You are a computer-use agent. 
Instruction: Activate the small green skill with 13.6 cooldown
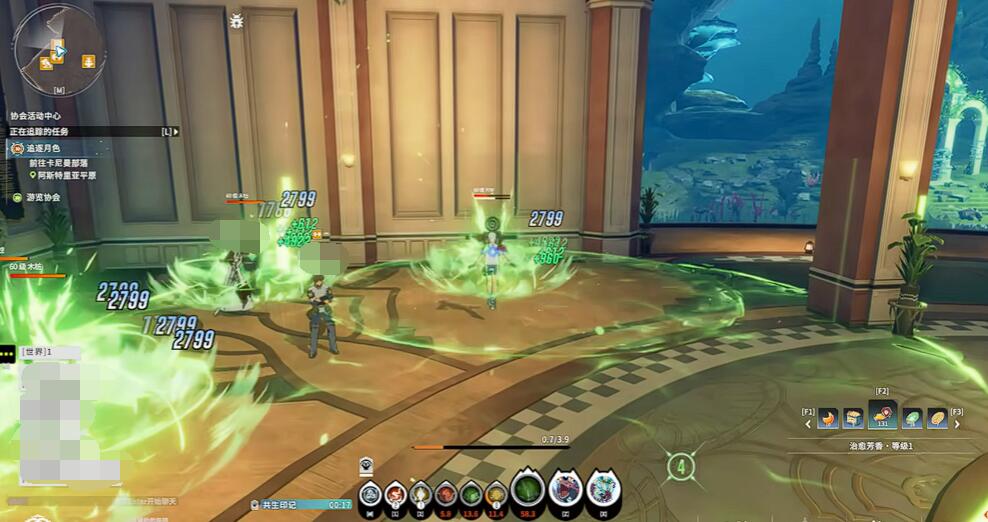pyautogui.click(x=470, y=492)
